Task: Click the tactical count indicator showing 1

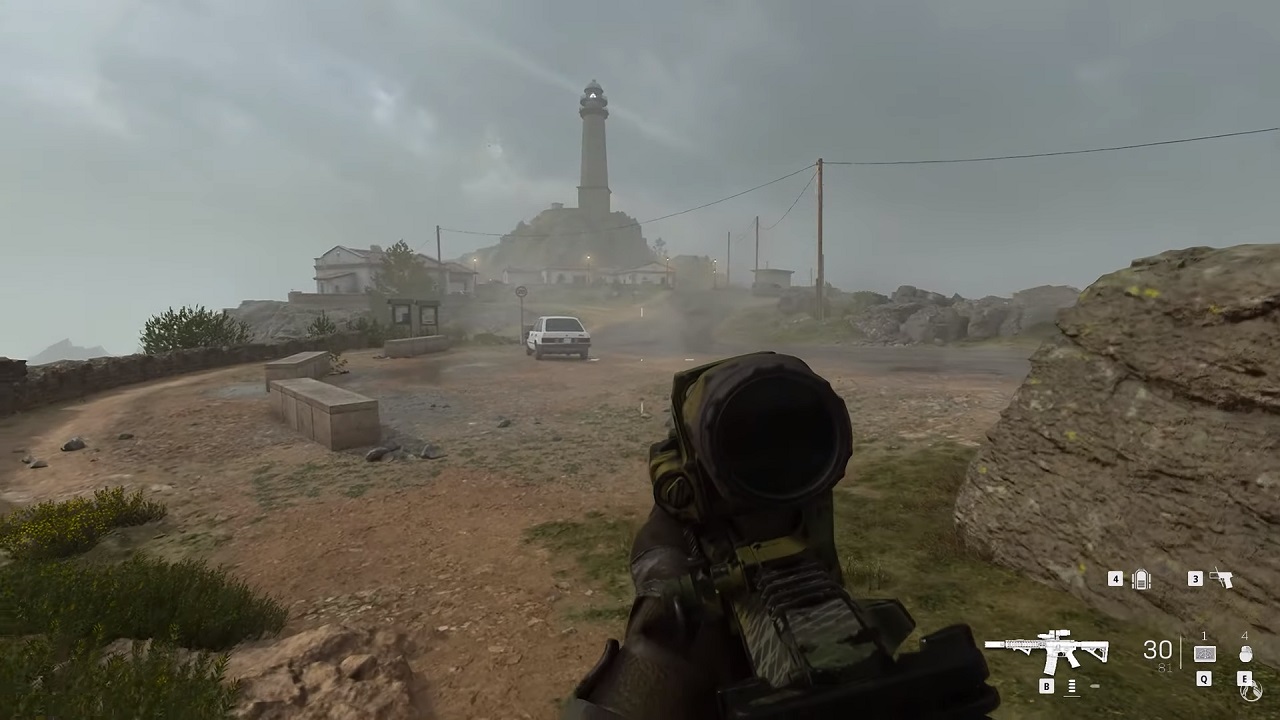Action: pyautogui.click(x=1204, y=635)
